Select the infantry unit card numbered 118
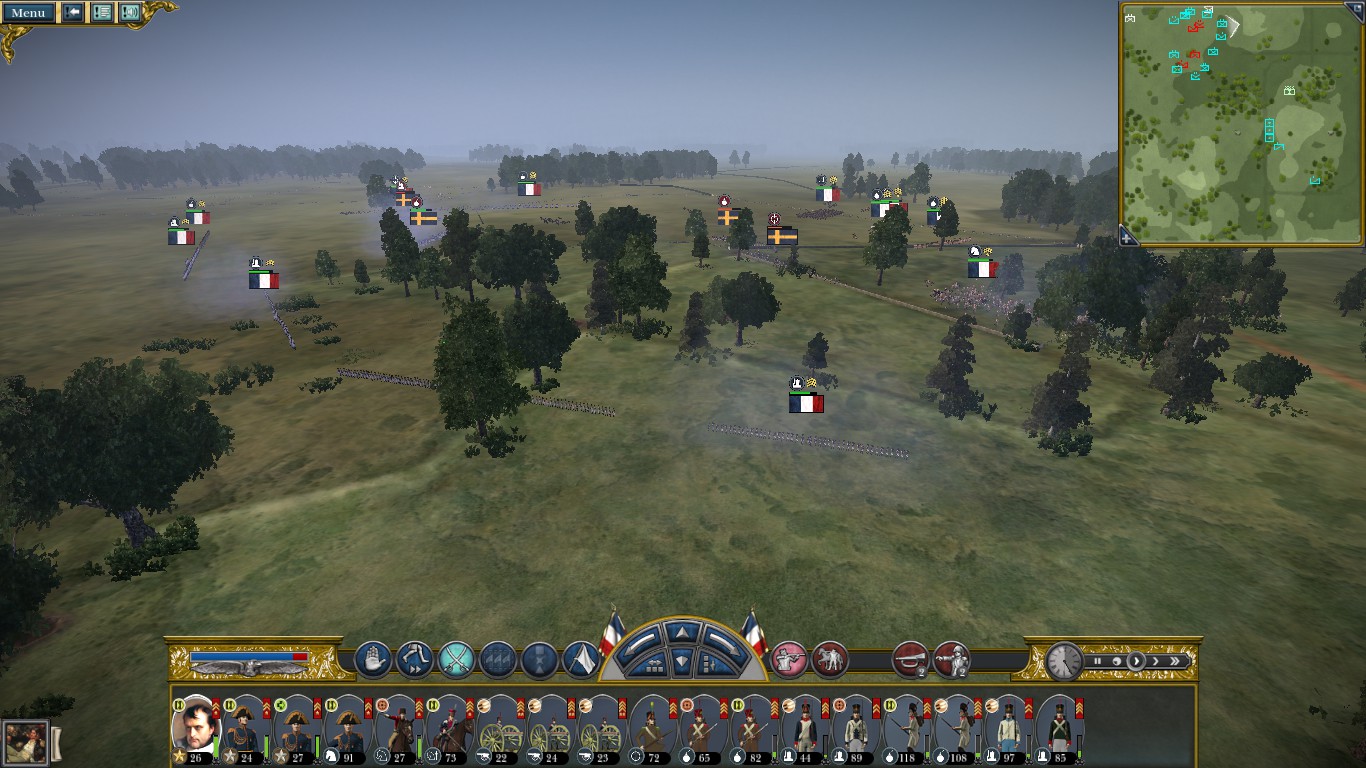This screenshot has width=1366, height=768. 905,730
